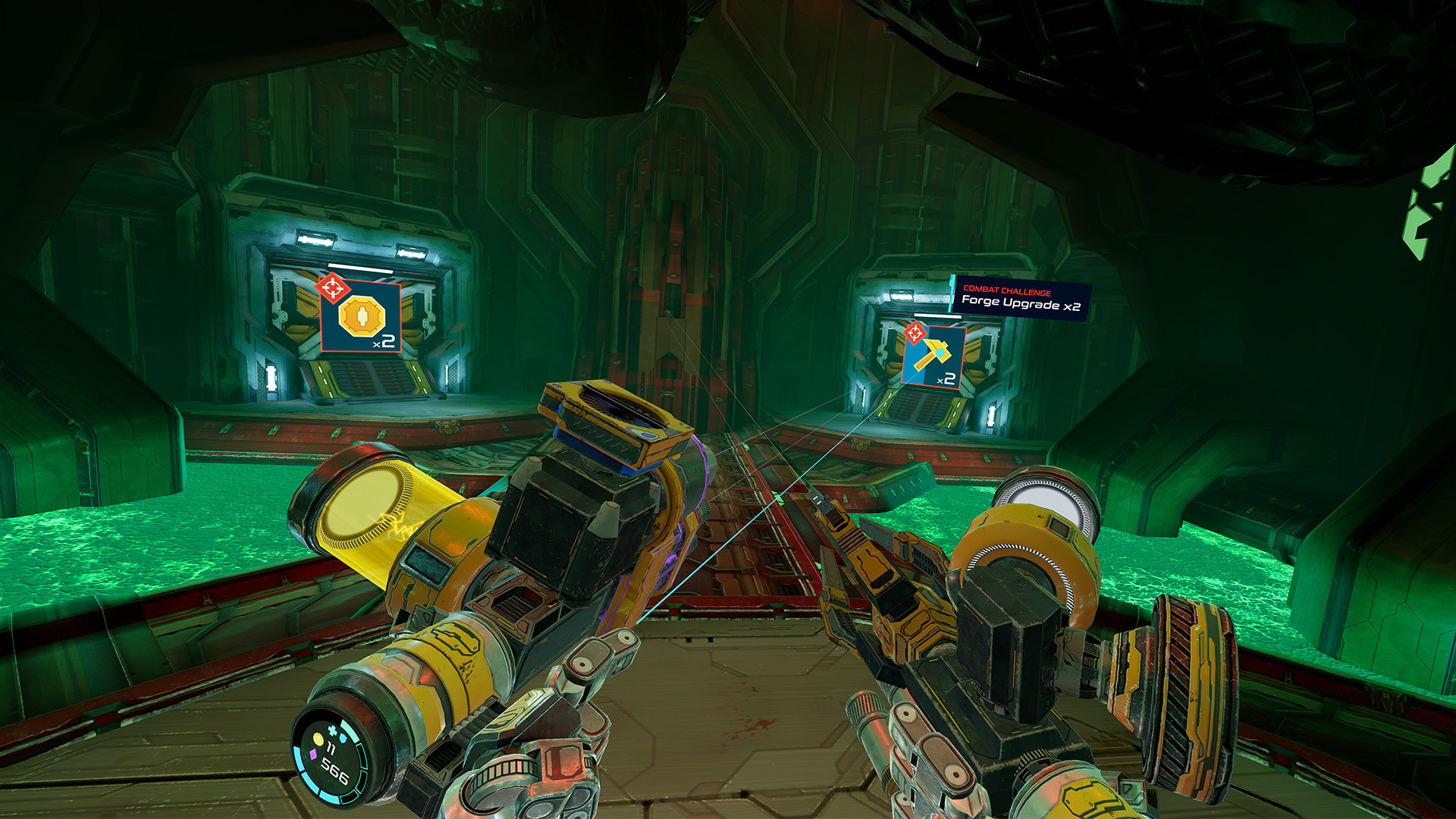
Task: Click the yellow coin icon on the wrist gauge
Action: pyautogui.click(x=318, y=739)
